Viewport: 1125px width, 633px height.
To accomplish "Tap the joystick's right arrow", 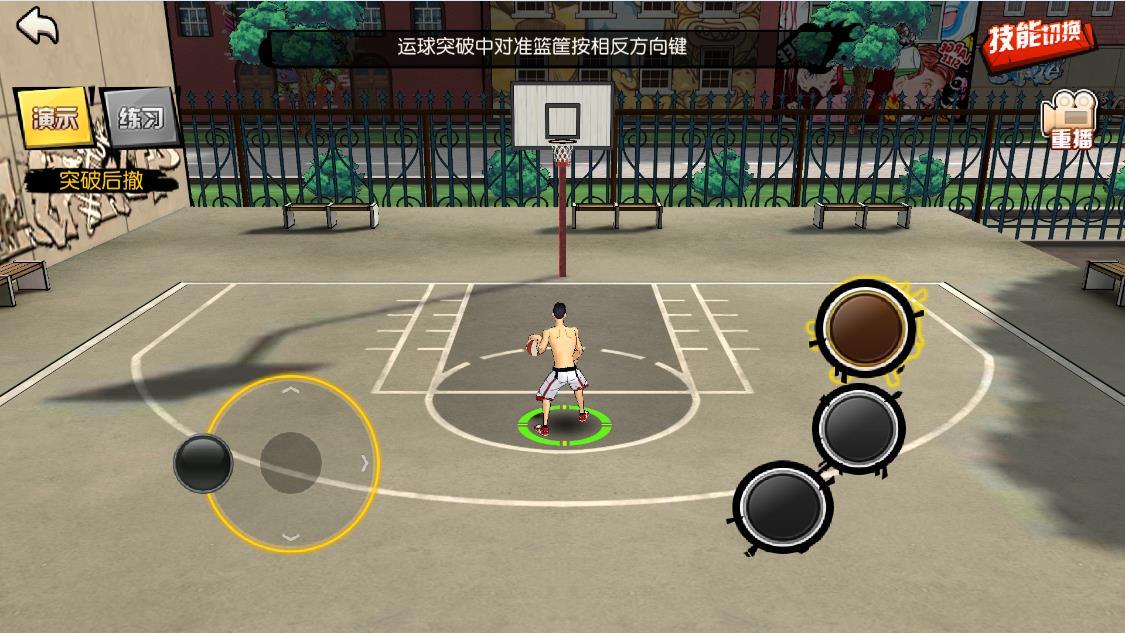I will click(x=364, y=463).
